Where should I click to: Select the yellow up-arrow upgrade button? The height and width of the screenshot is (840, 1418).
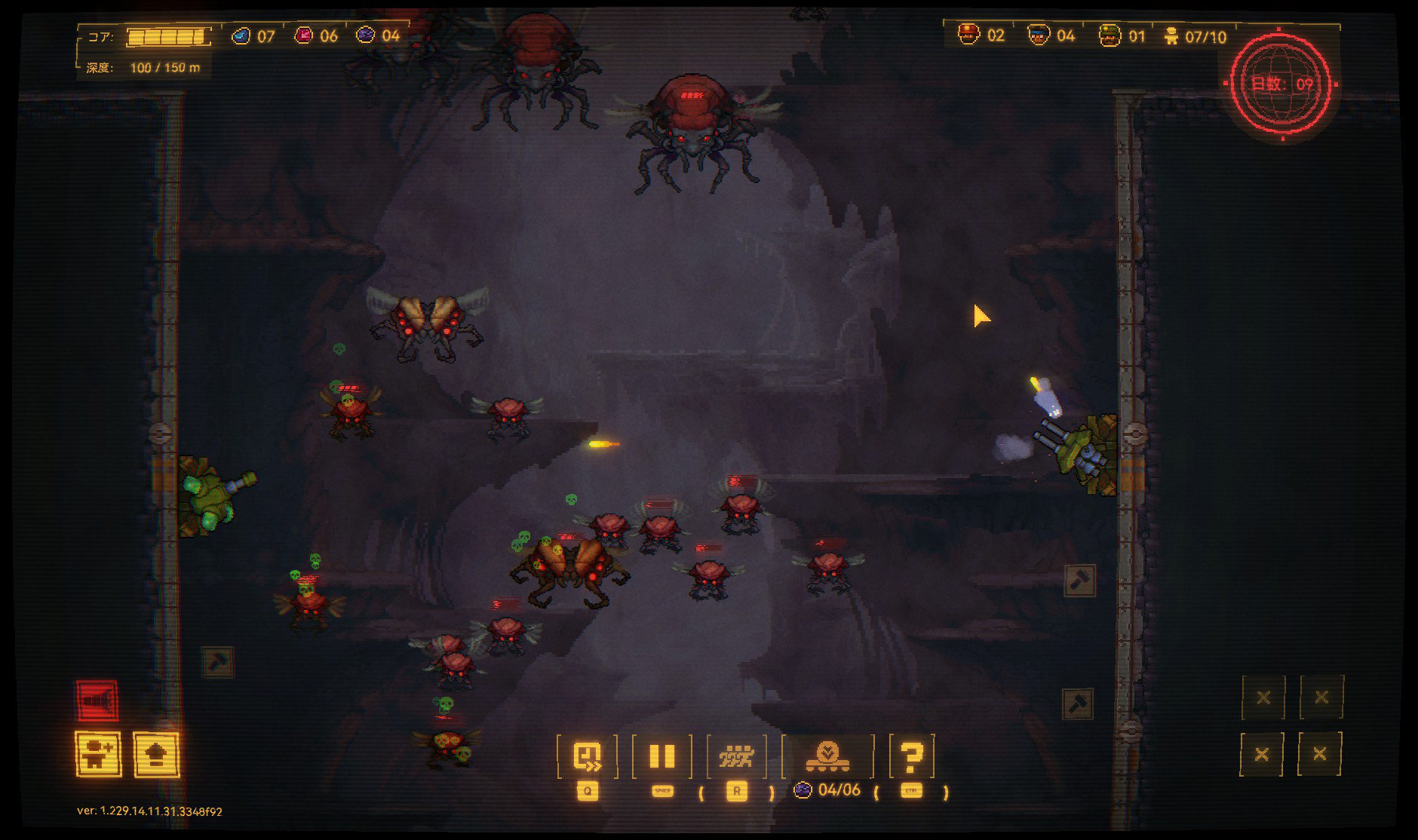click(156, 753)
